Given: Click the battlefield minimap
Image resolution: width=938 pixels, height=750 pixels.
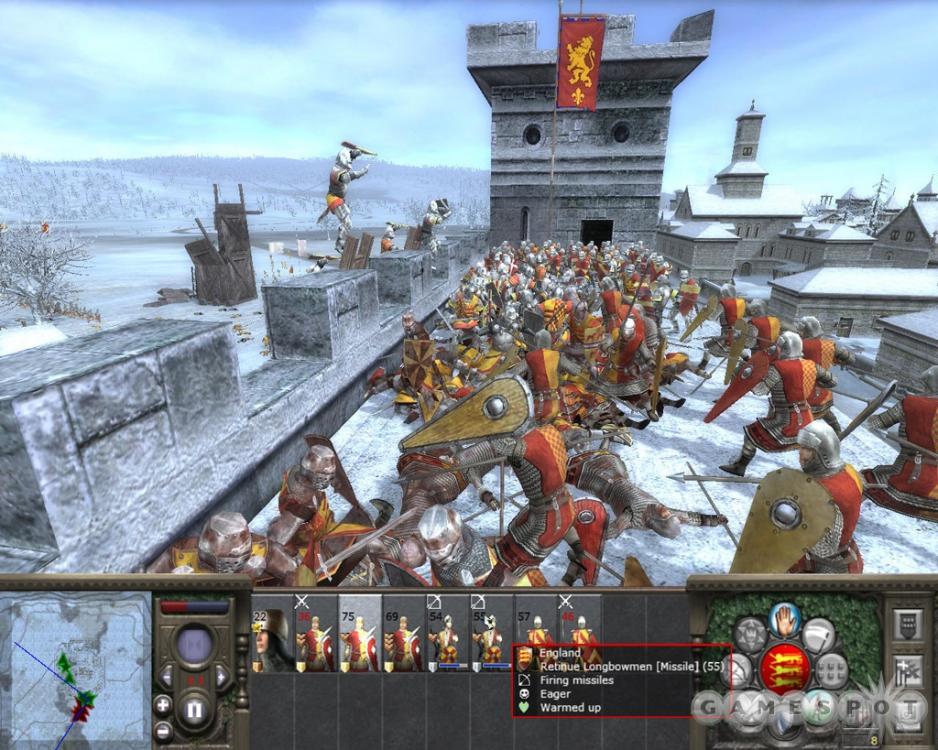Looking at the screenshot, I should click(75, 668).
